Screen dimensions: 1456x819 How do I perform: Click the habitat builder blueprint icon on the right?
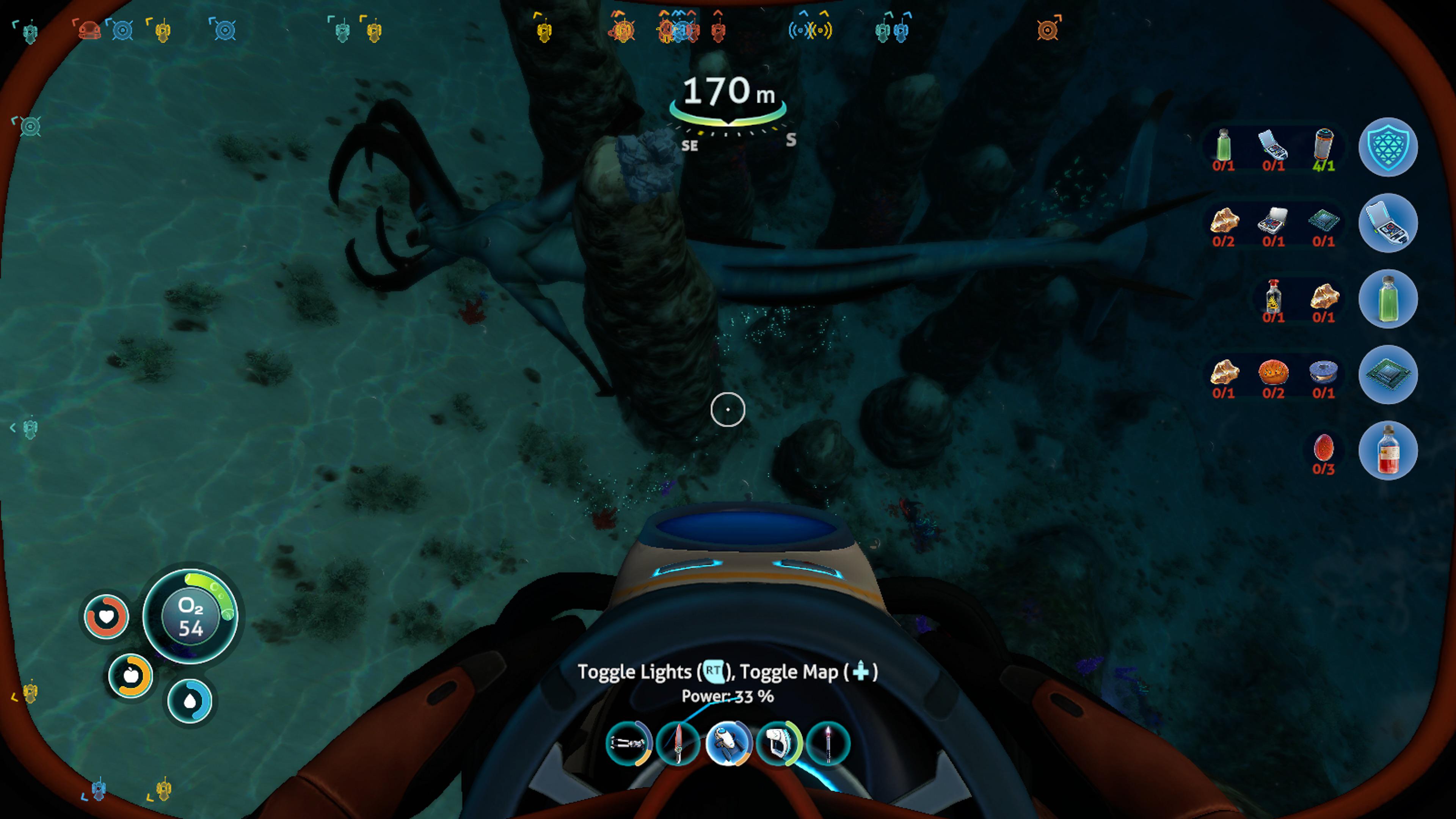[x=1388, y=223]
